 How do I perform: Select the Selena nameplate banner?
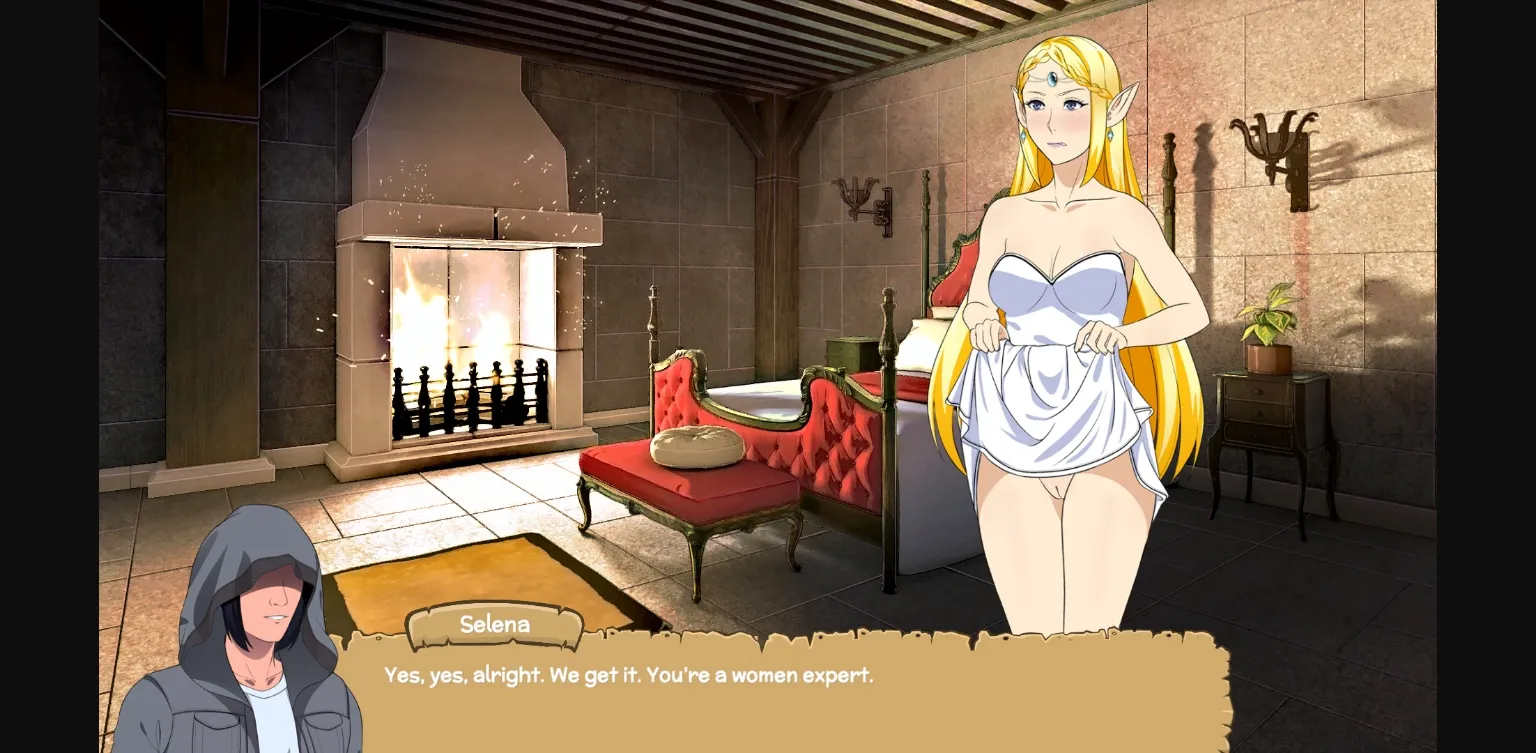[x=495, y=624]
